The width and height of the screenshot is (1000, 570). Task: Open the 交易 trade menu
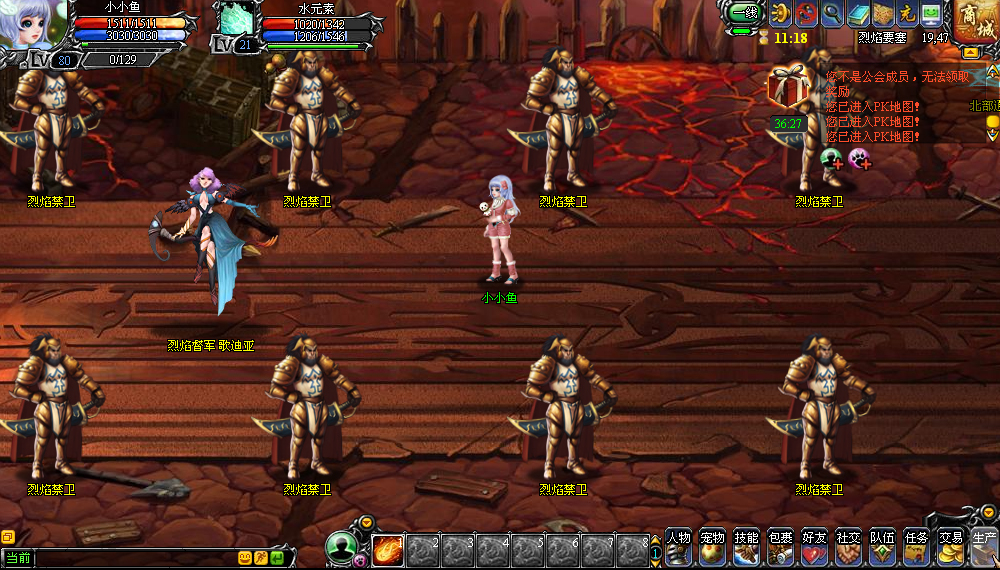pos(950,548)
